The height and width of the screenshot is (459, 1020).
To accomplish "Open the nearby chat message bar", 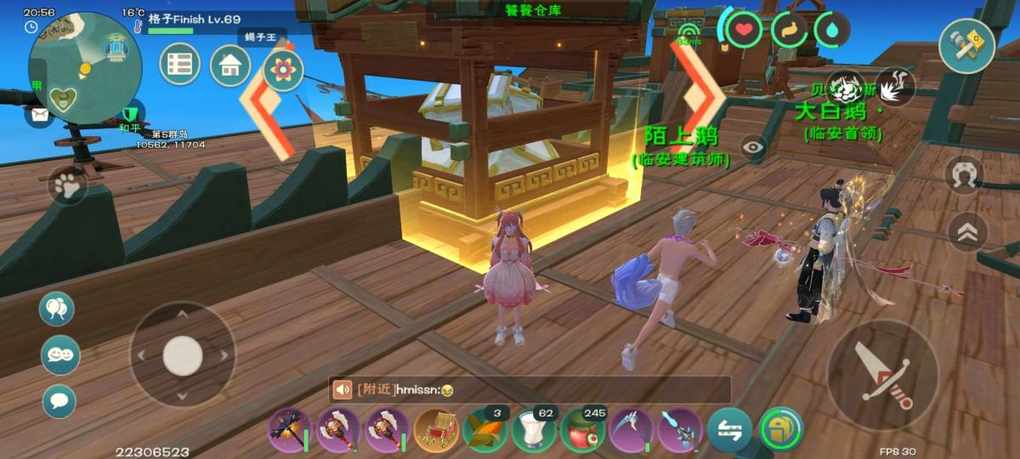I will pos(530,390).
